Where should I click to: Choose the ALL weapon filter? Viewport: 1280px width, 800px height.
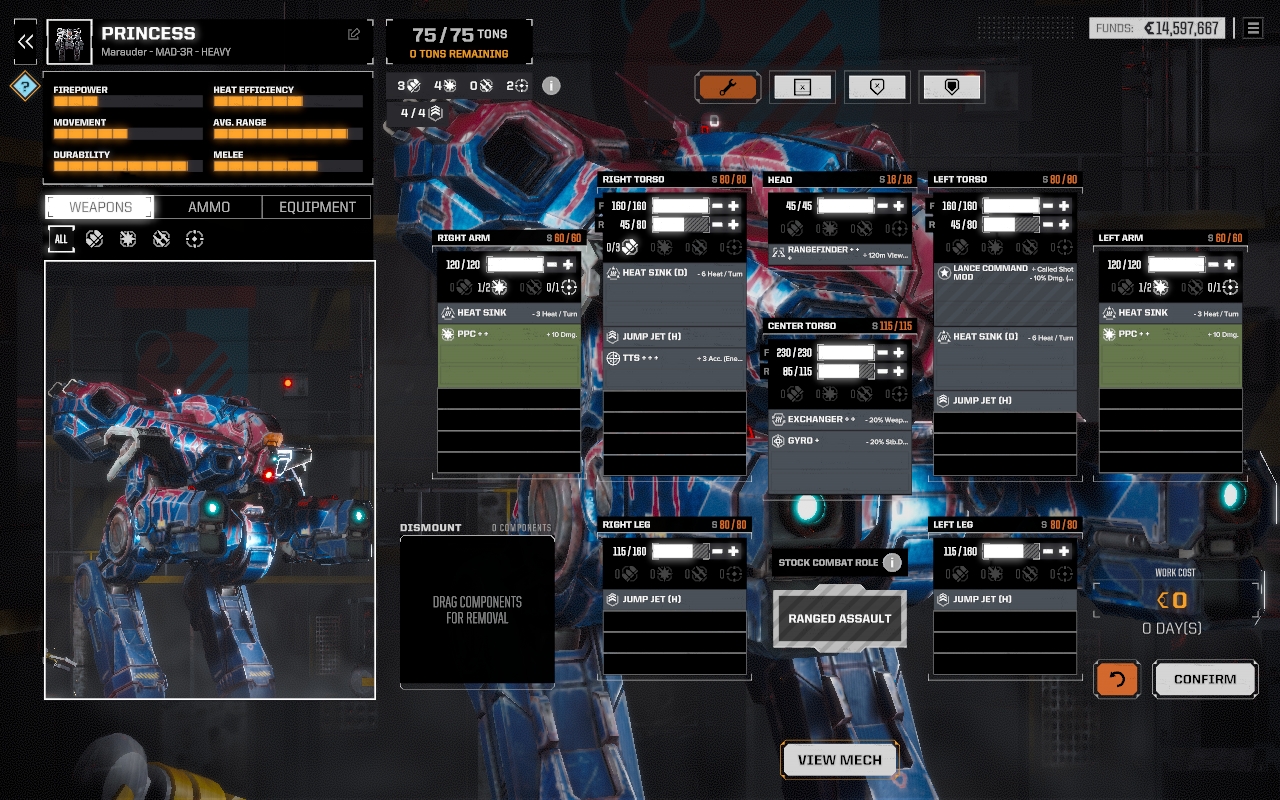61,239
